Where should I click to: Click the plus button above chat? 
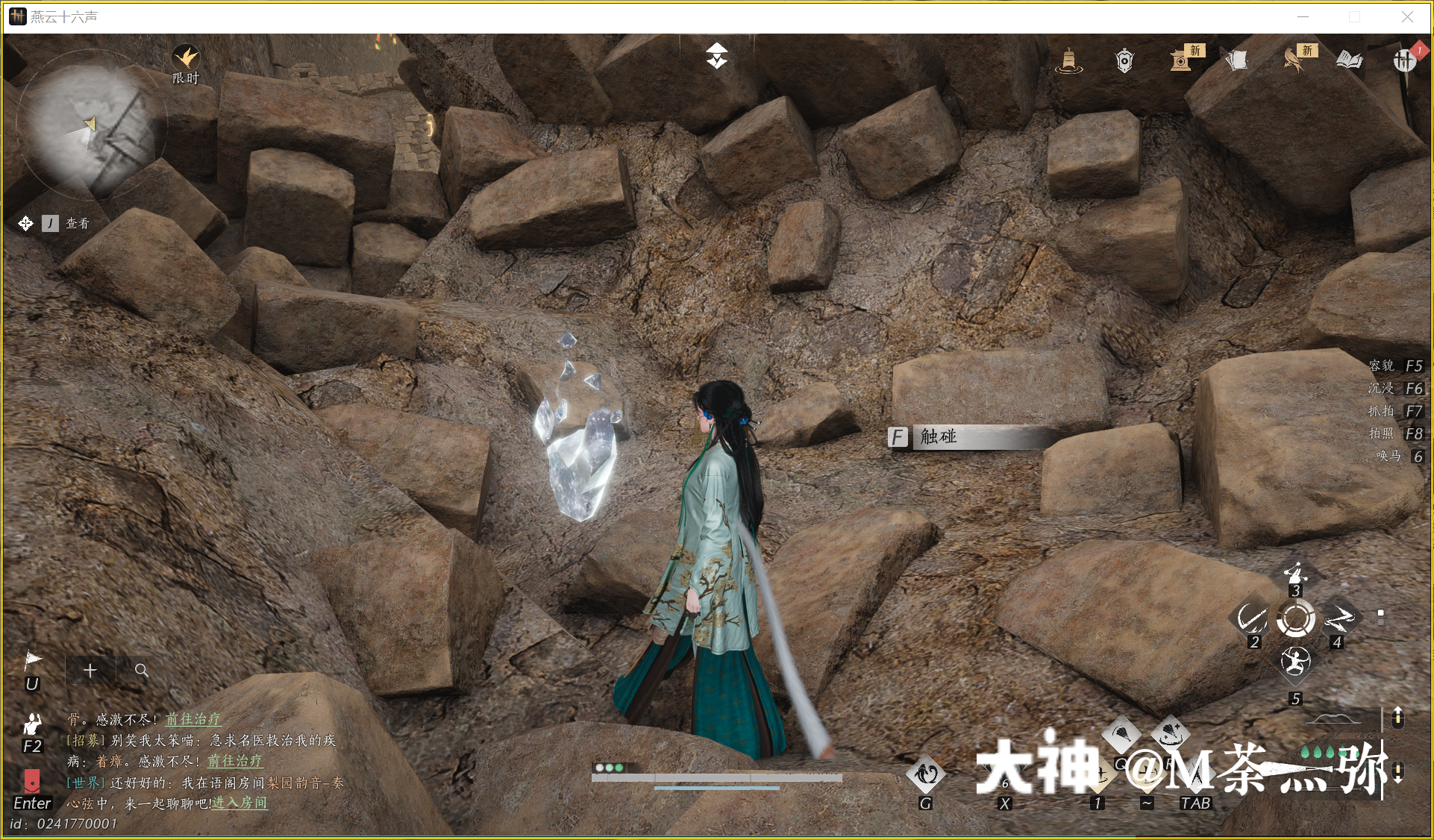(90, 671)
